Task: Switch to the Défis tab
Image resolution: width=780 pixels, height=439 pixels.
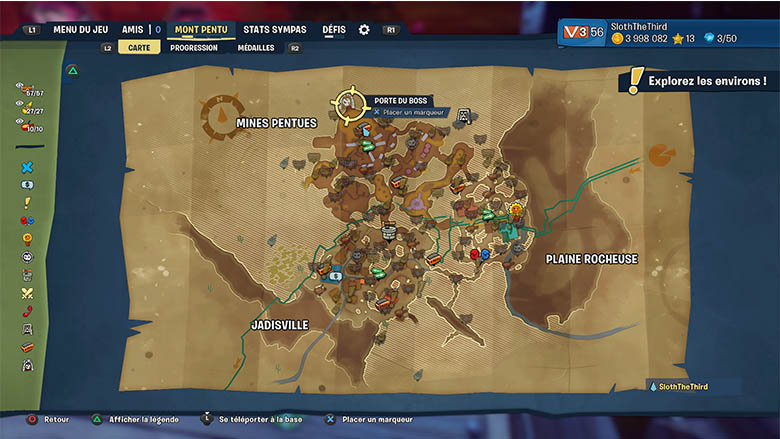Action: [x=334, y=30]
